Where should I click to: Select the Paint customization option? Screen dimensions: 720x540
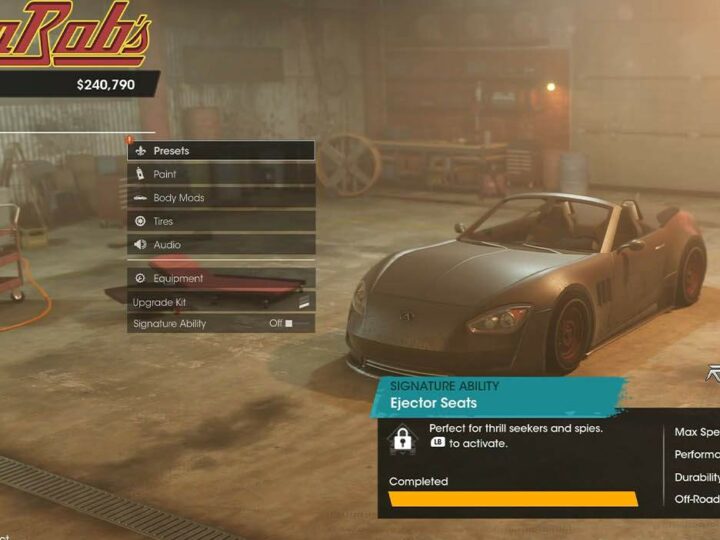220,174
